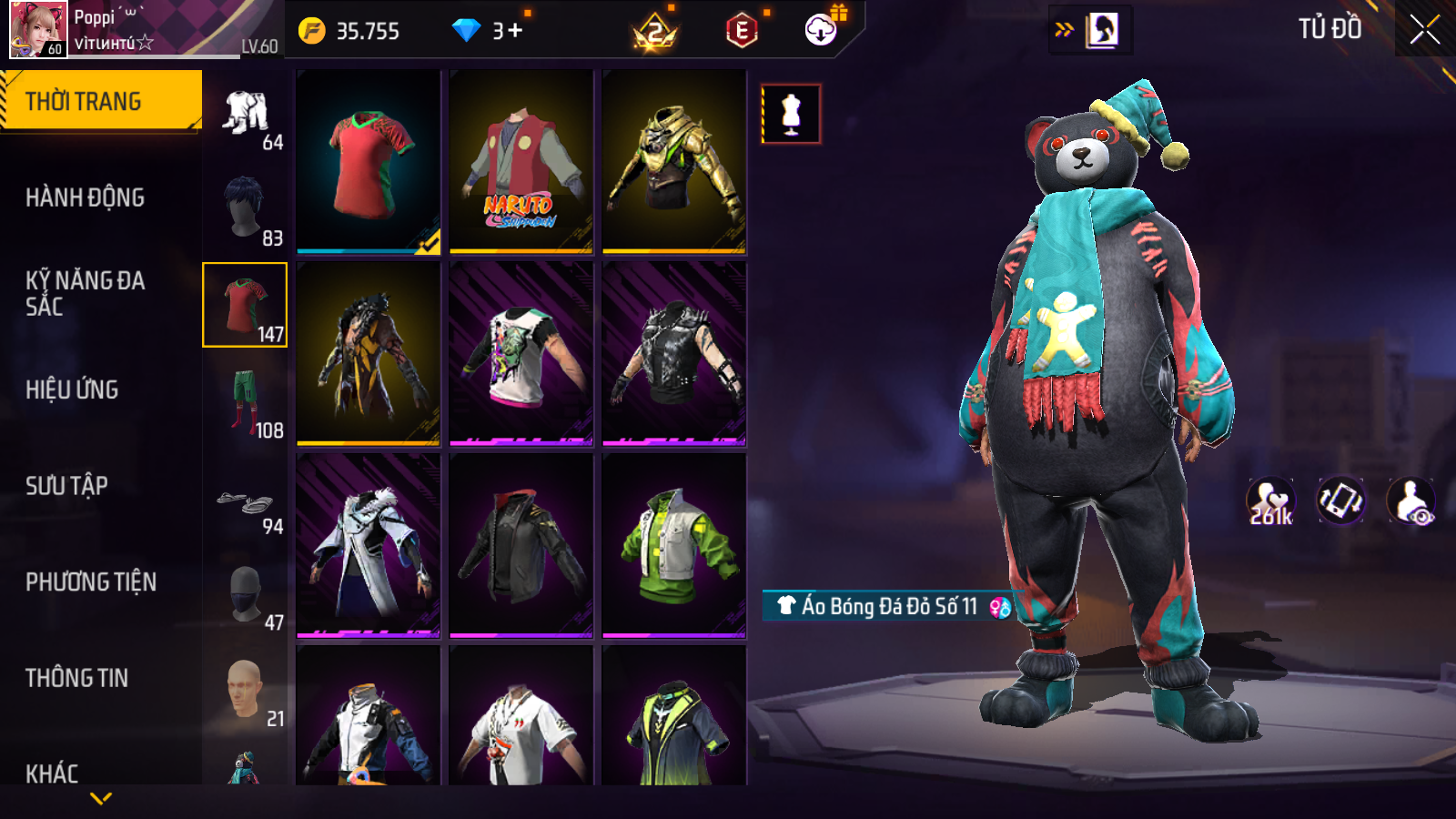Select the green and white jacket
The height and width of the screenshot is (819, 1456).
click(673, 546)
